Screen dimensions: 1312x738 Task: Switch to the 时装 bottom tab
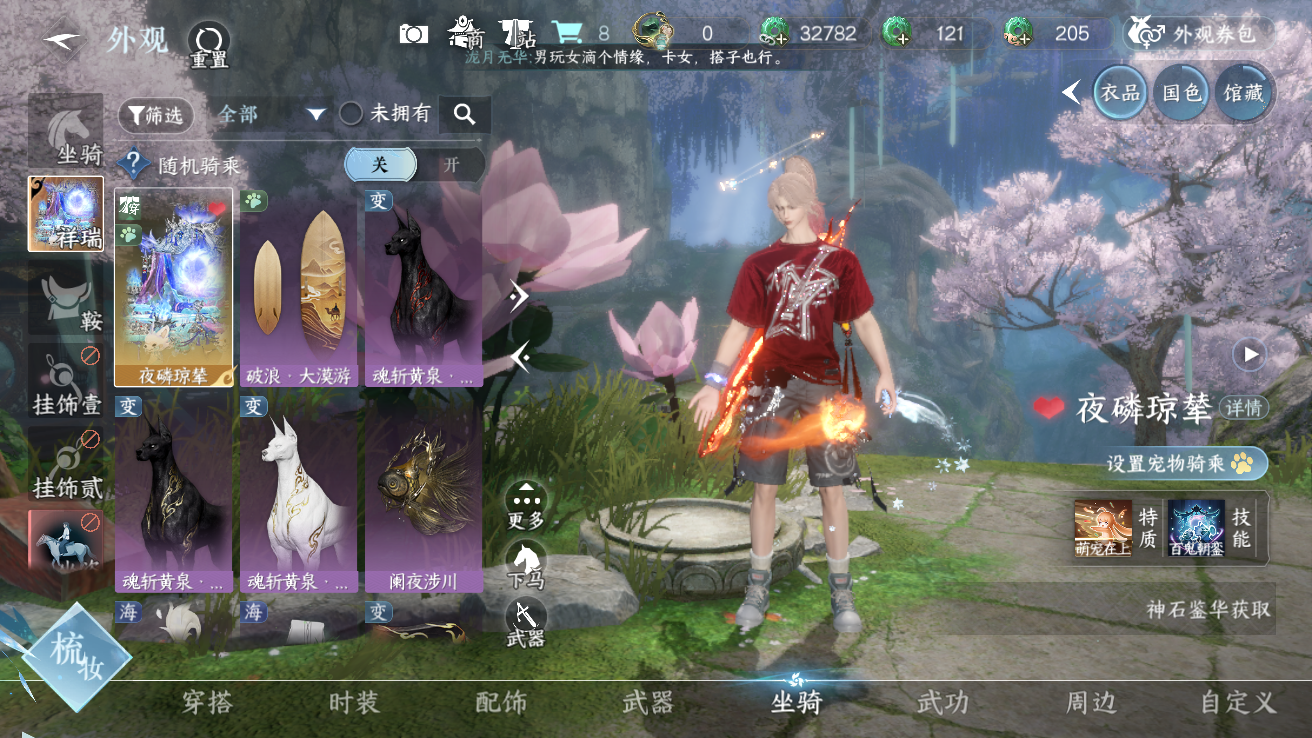coord(354,703)
